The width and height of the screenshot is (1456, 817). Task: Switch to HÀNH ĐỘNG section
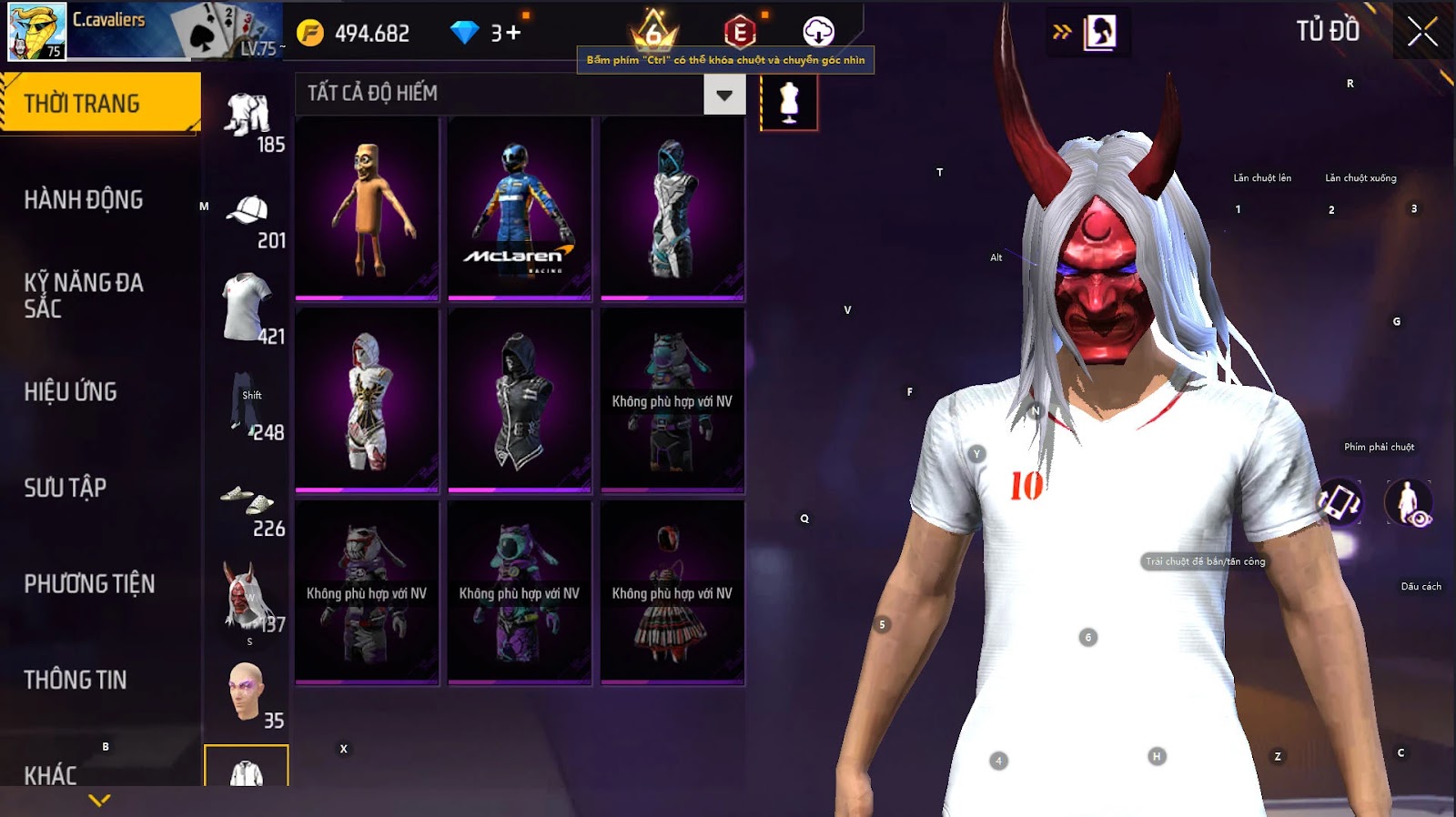coord(84,200)
